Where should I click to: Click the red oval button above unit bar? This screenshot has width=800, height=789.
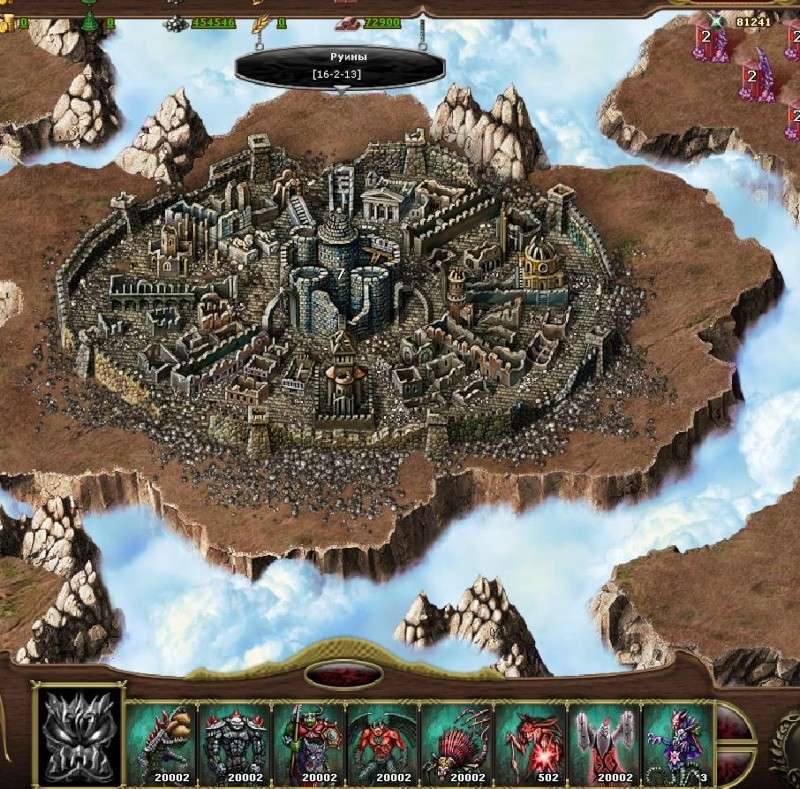343,674
